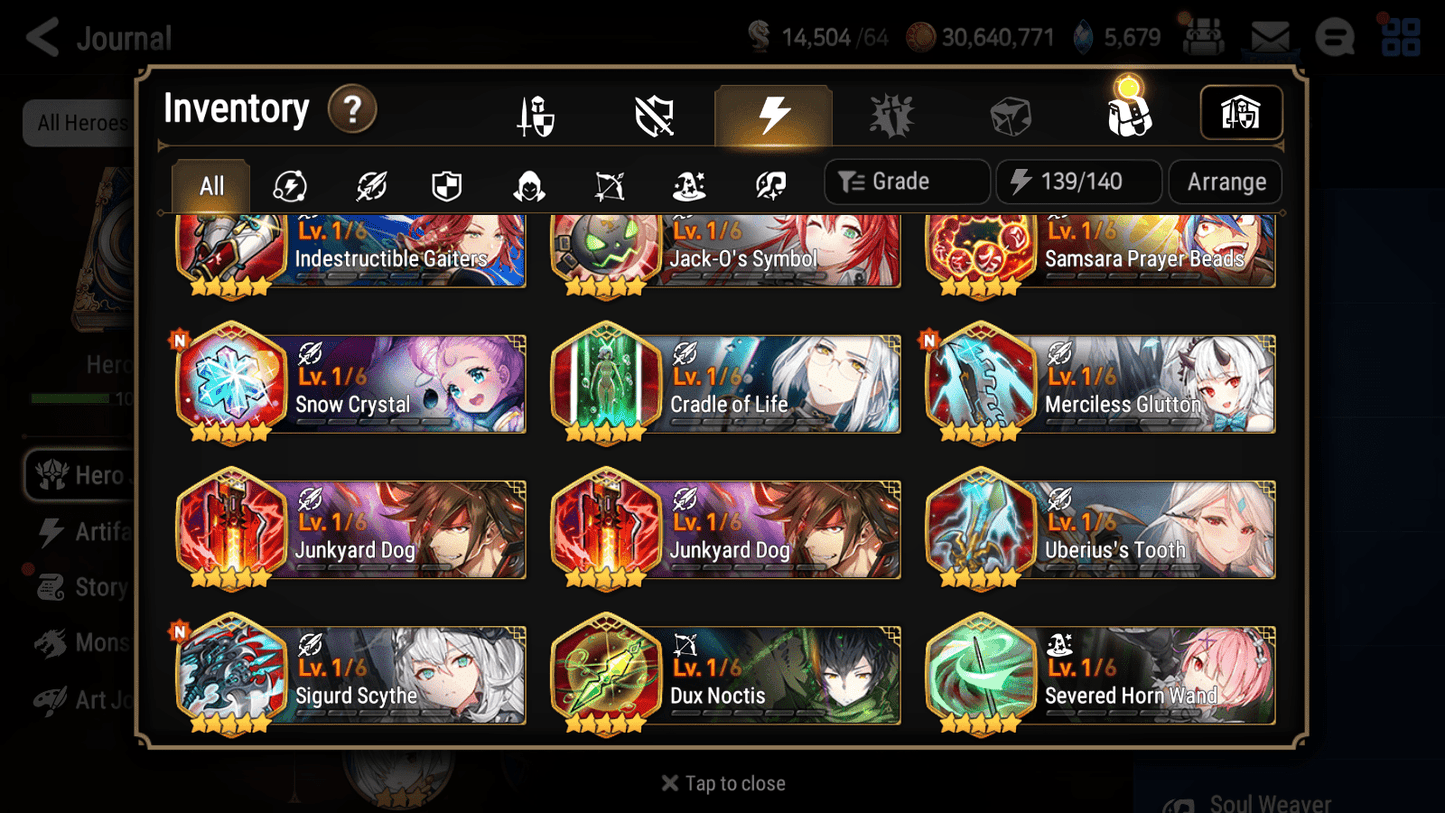Click the 139/140 capacity indicator
This screenshot has height=813, width=1445.
[1078, 181]
